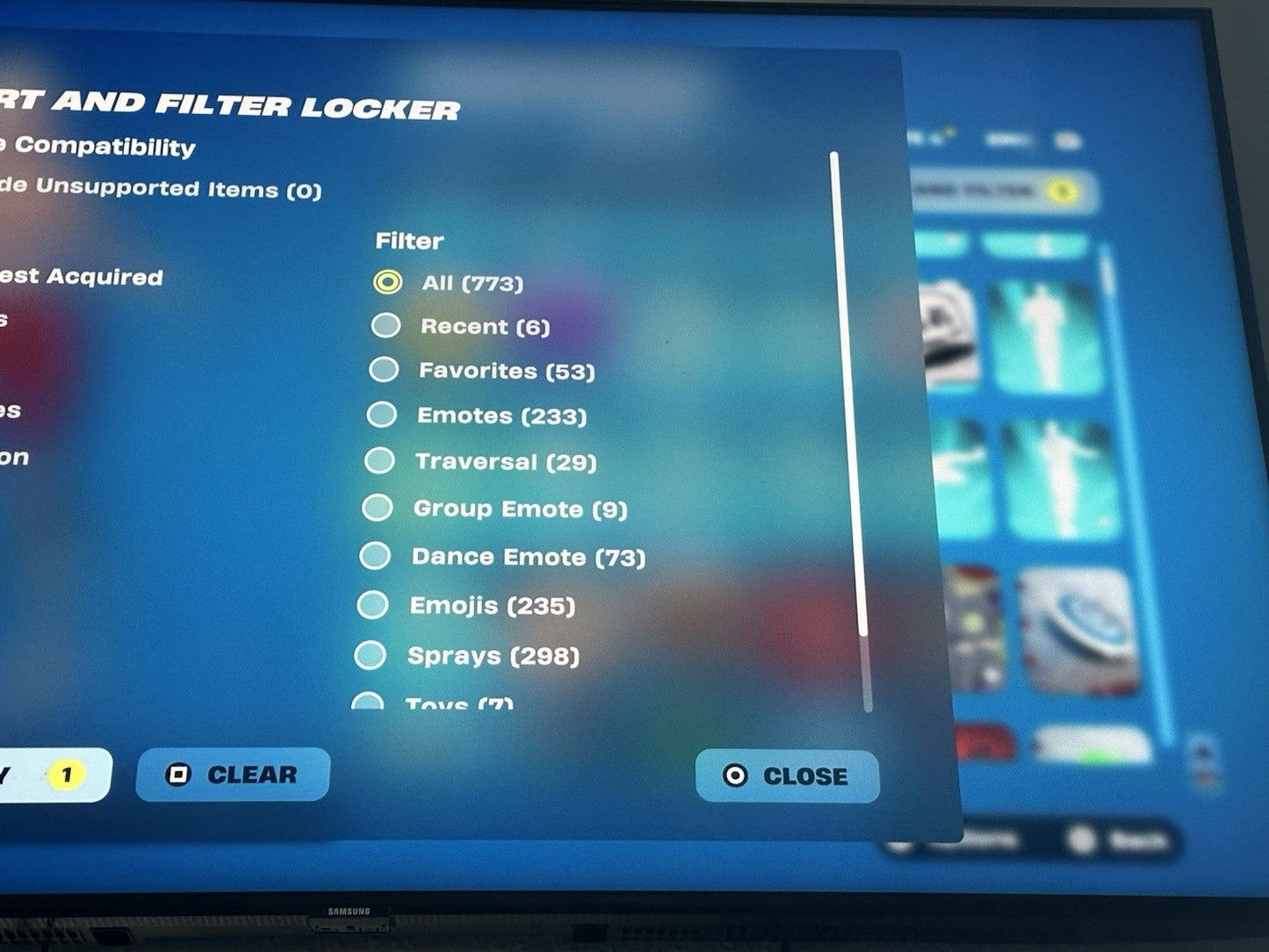Choose the Latest Acquired sort option
The height and width of the screenshot is (952, 1269).
point(81,278)
